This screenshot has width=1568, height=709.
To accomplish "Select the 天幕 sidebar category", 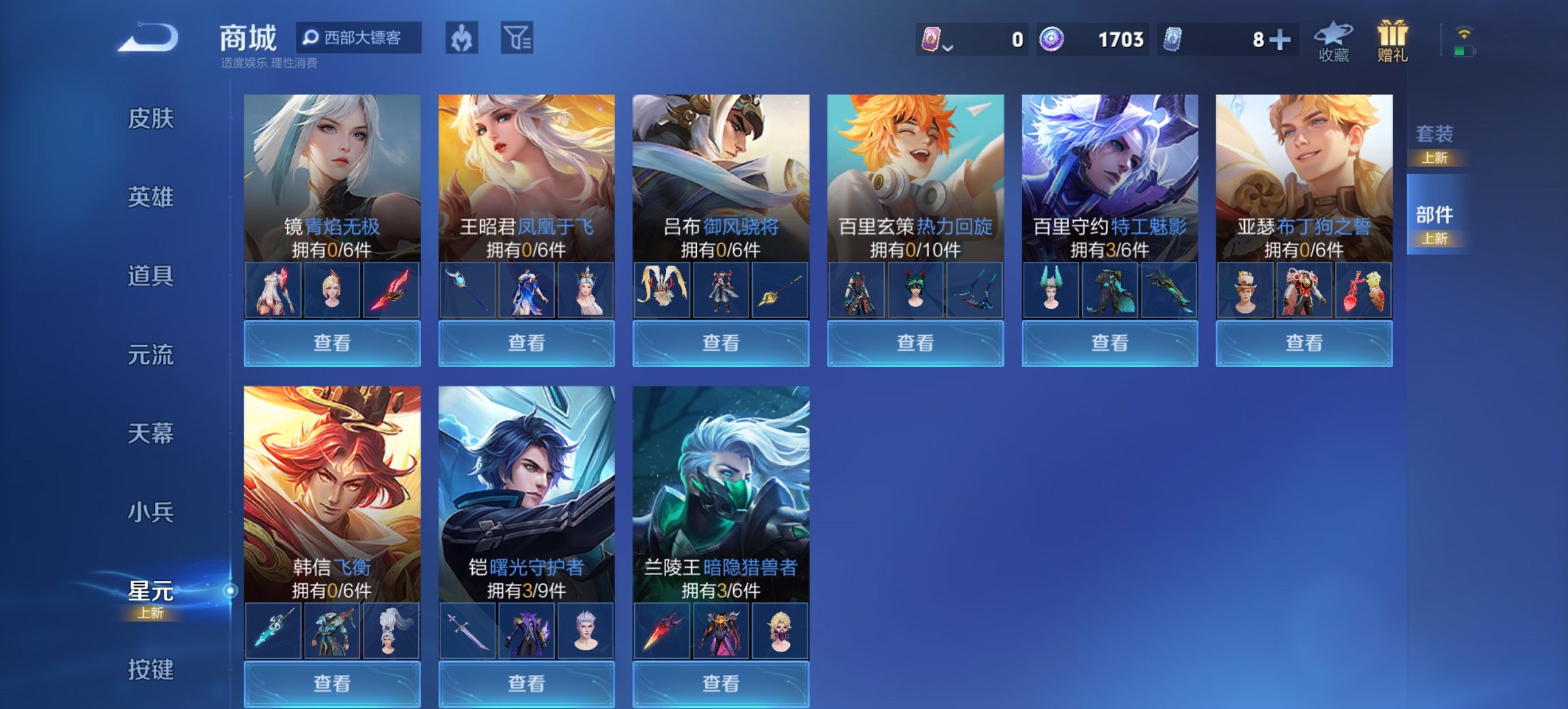I will pos(152,433).
